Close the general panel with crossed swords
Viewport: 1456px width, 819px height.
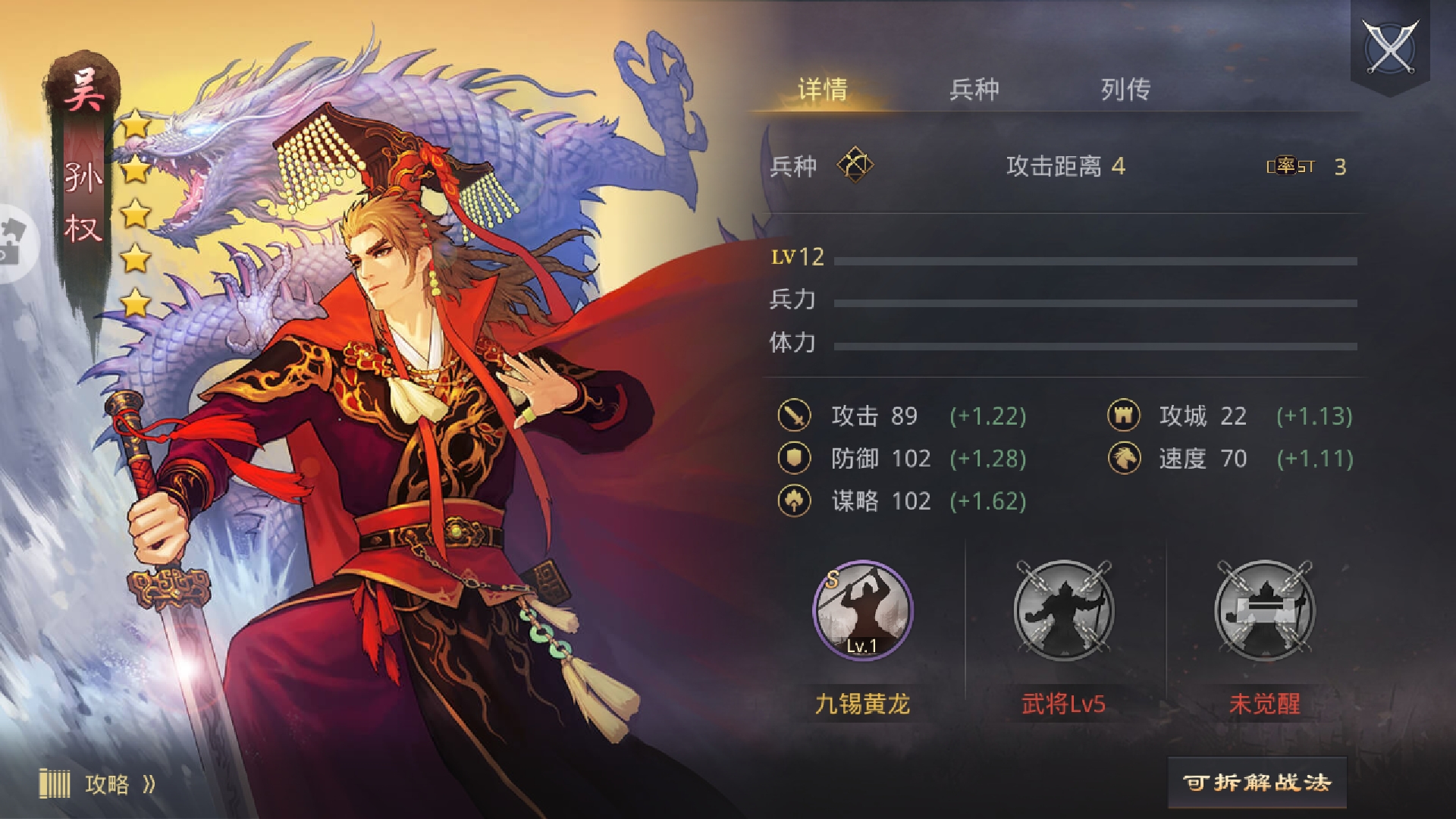(1390, 47)
